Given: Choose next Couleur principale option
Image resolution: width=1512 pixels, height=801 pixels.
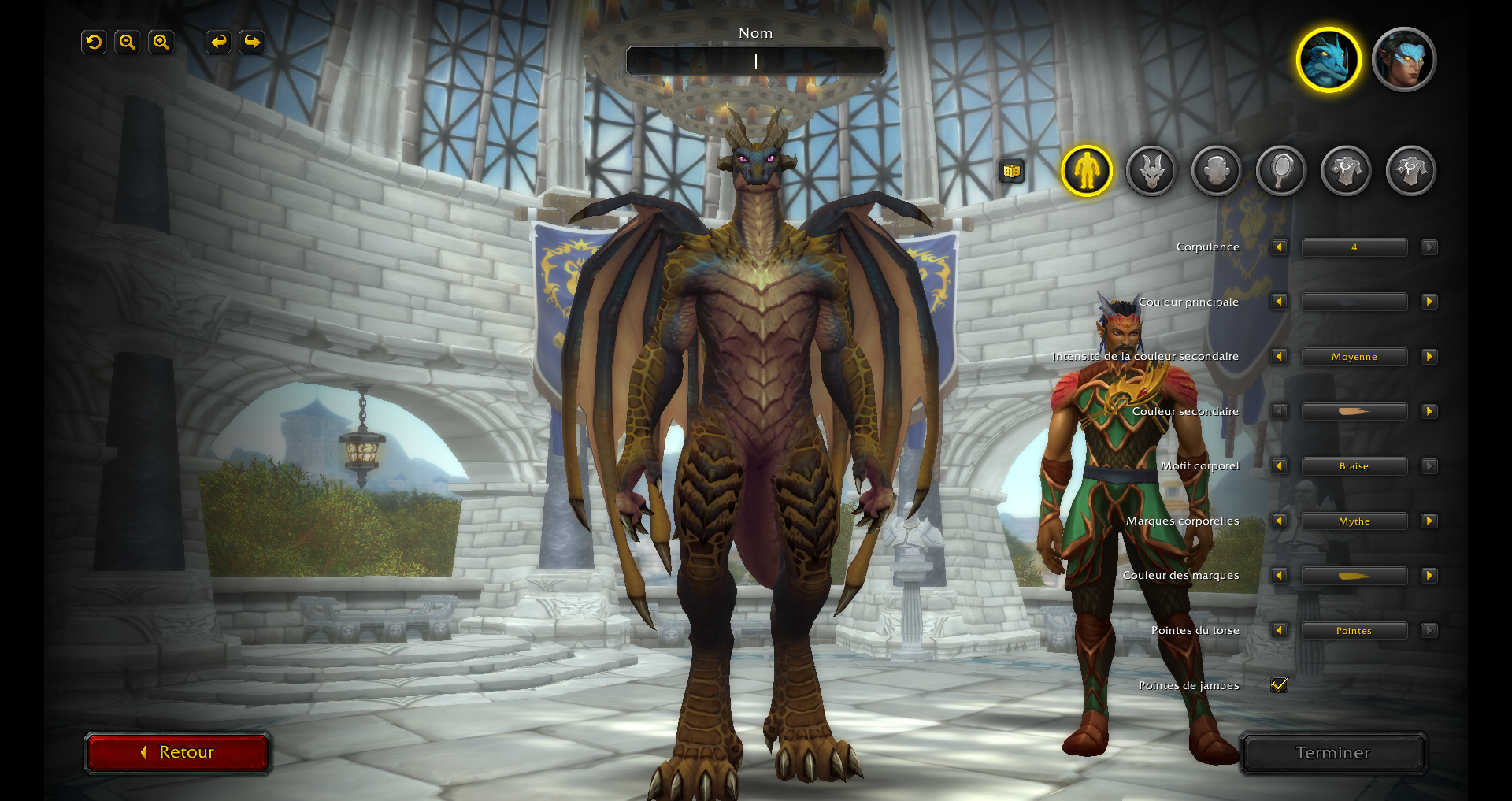Looking at the screenshot, I should tap(1429, 302).
